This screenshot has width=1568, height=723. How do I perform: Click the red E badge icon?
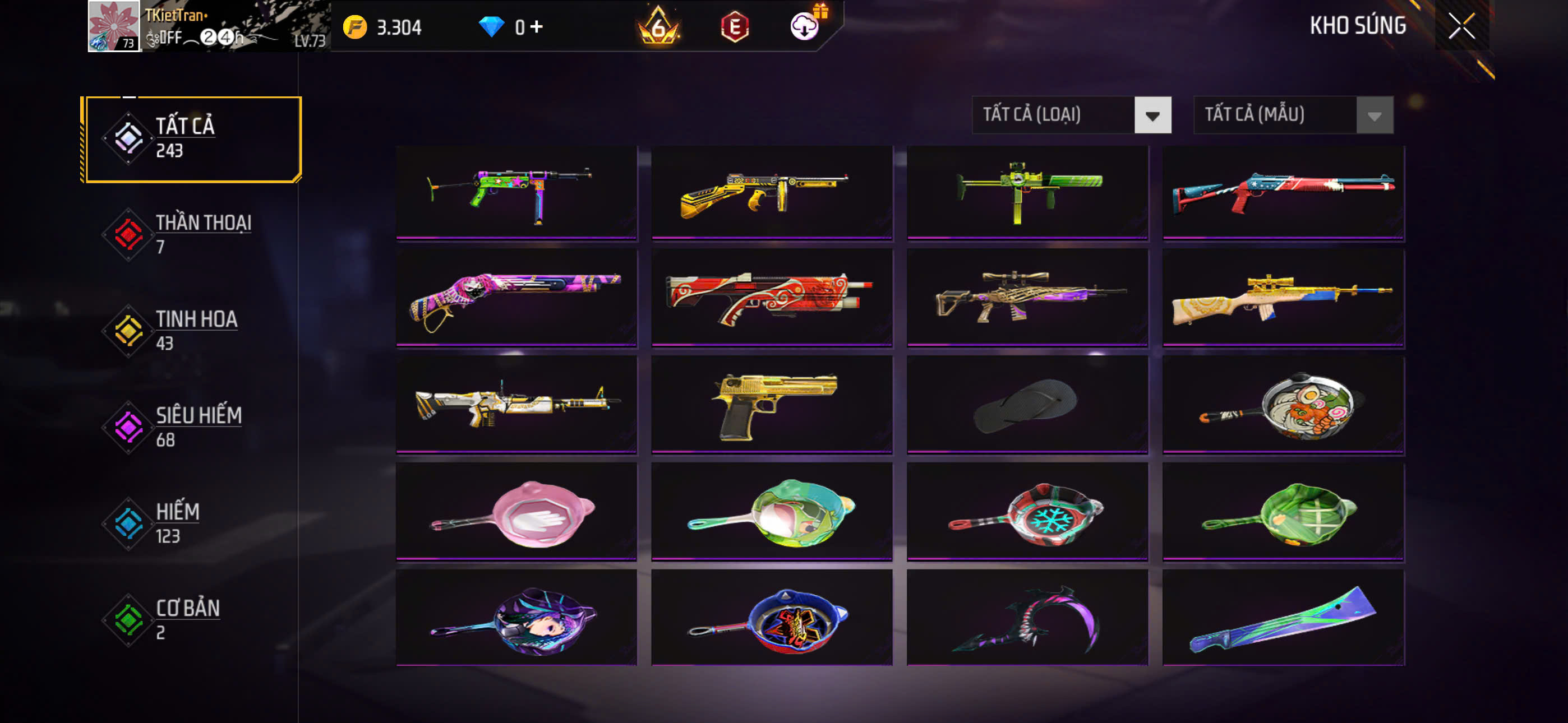click(734, 27)
